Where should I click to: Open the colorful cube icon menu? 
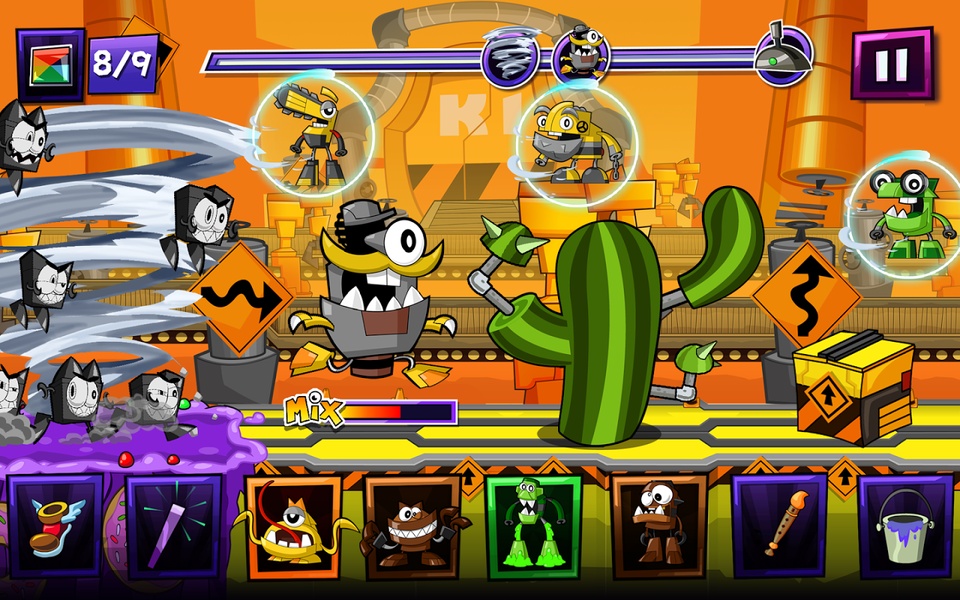(x=50, y=64)
